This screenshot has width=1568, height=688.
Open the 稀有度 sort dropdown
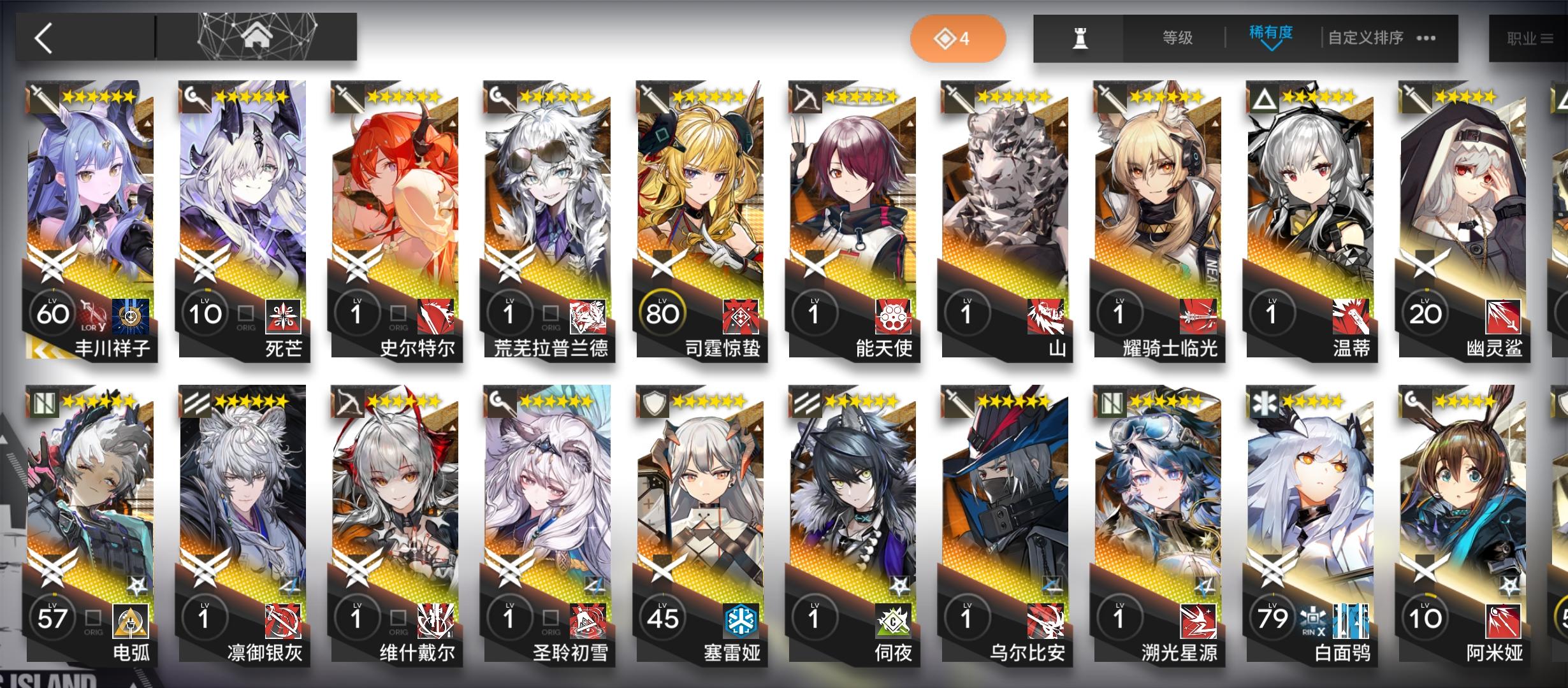point(1270,36)
